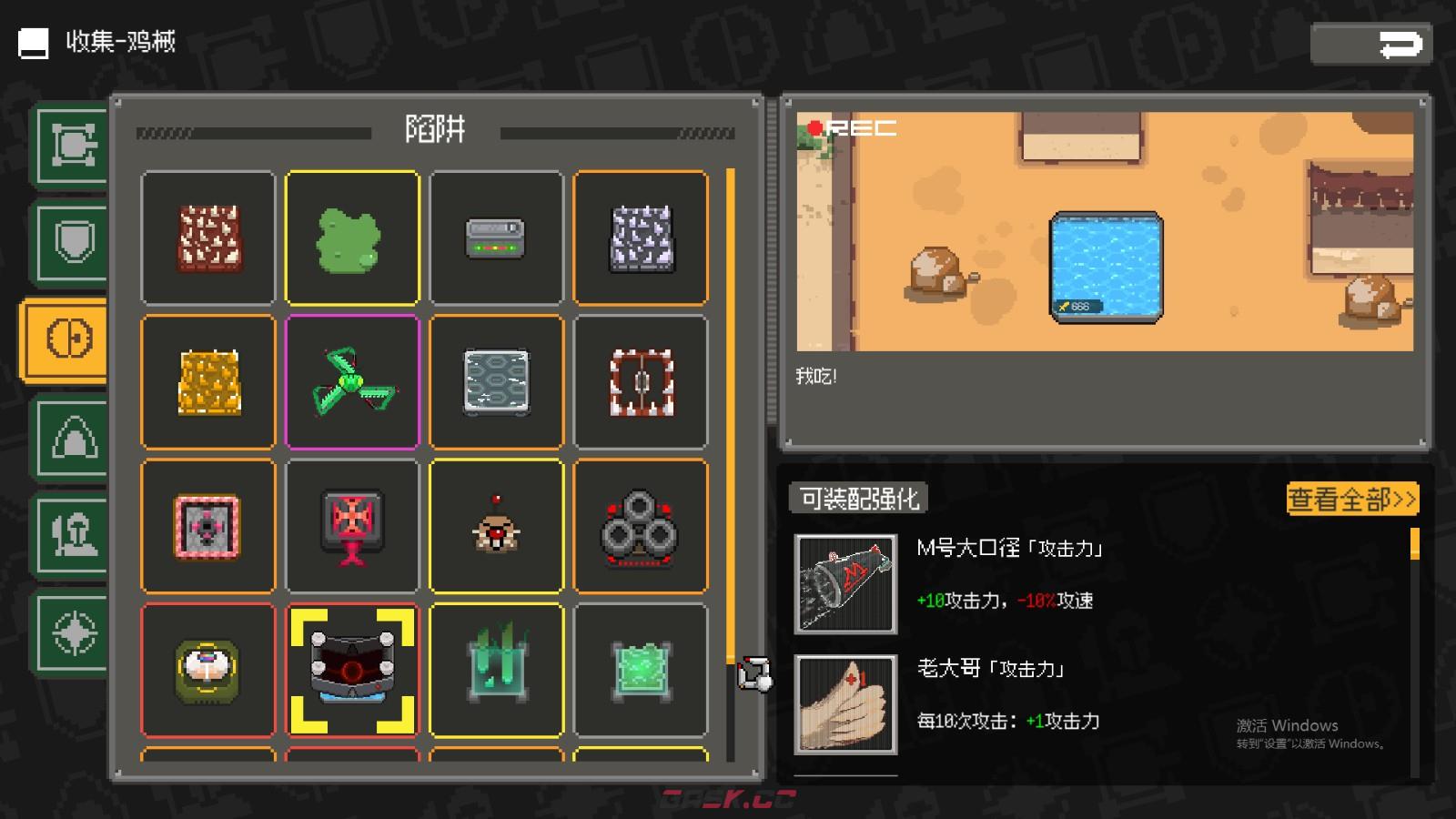
Task: Select the dome mine category icon
Action: pos(68,437)
